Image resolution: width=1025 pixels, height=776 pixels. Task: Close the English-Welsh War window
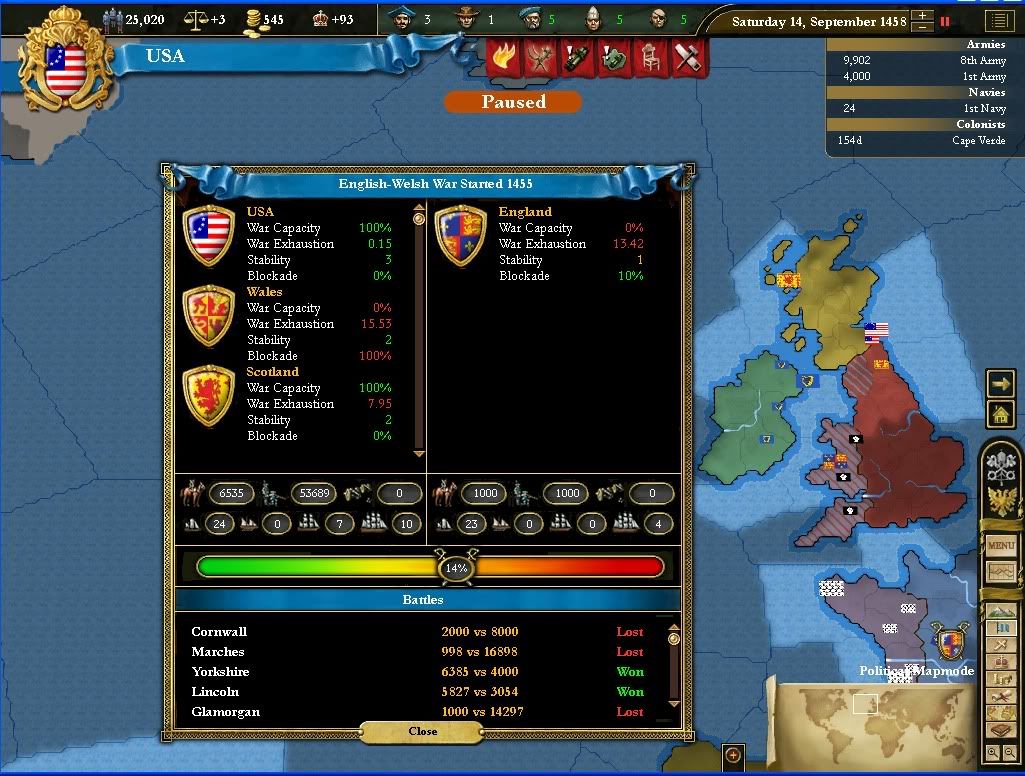(x=423, y=731)
